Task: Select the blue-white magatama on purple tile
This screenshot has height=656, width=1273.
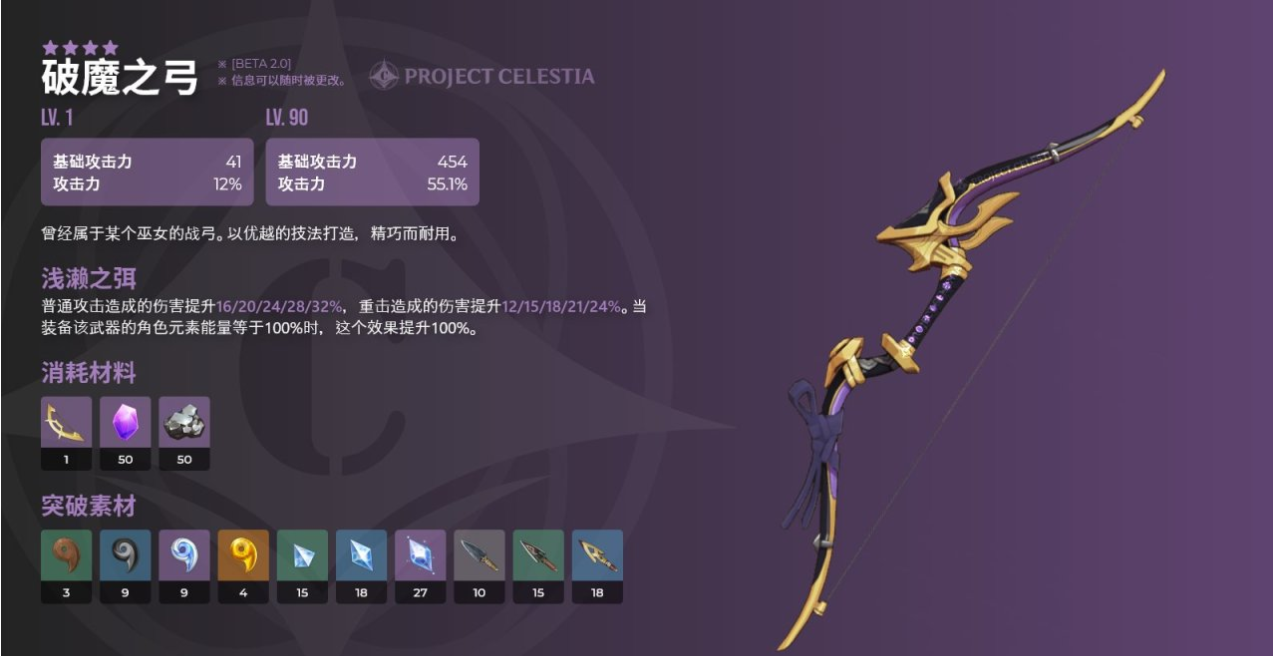Action: click(x=184, y=555)
